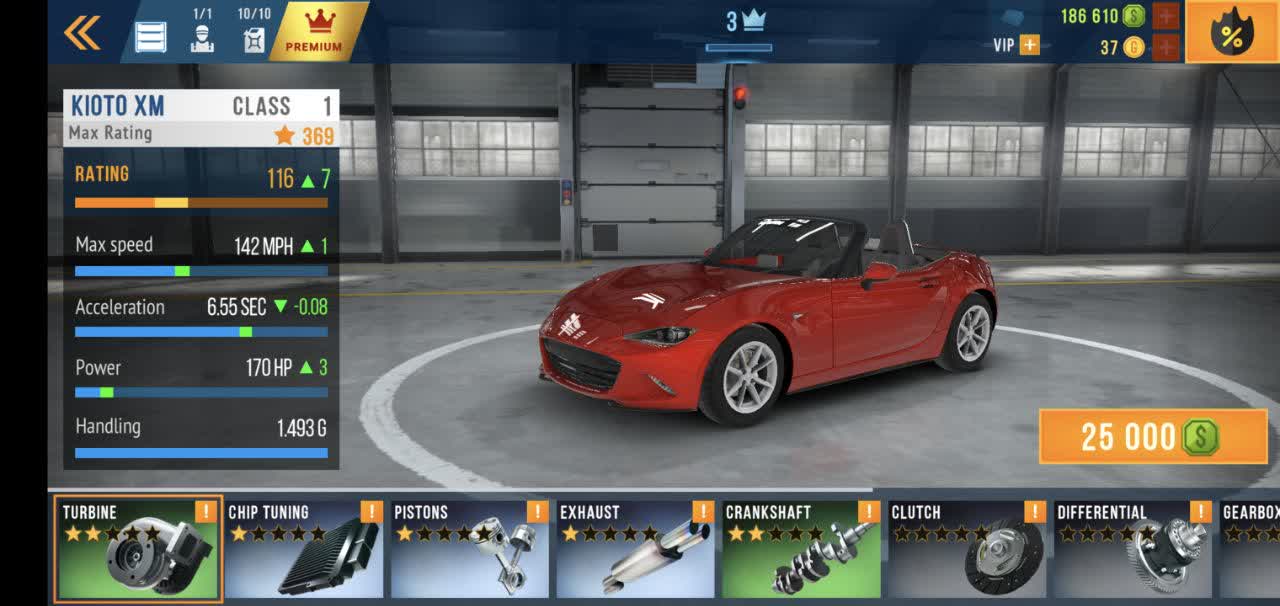Open the driver 1/1 icon
The height and width of the screenshot is (606, 1280).
point(202,32)
